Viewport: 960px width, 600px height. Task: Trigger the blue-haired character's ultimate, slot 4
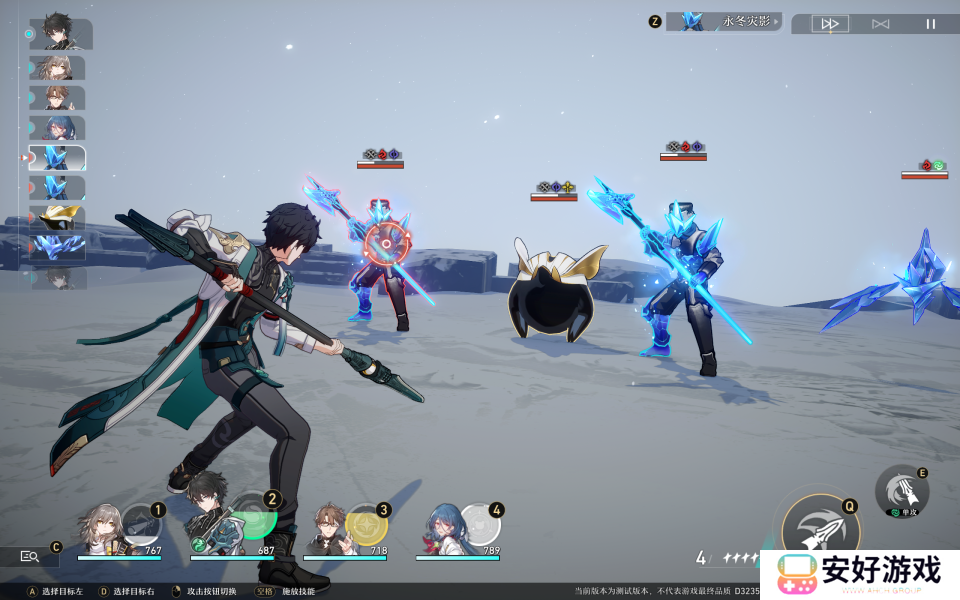tap(479, 524)
